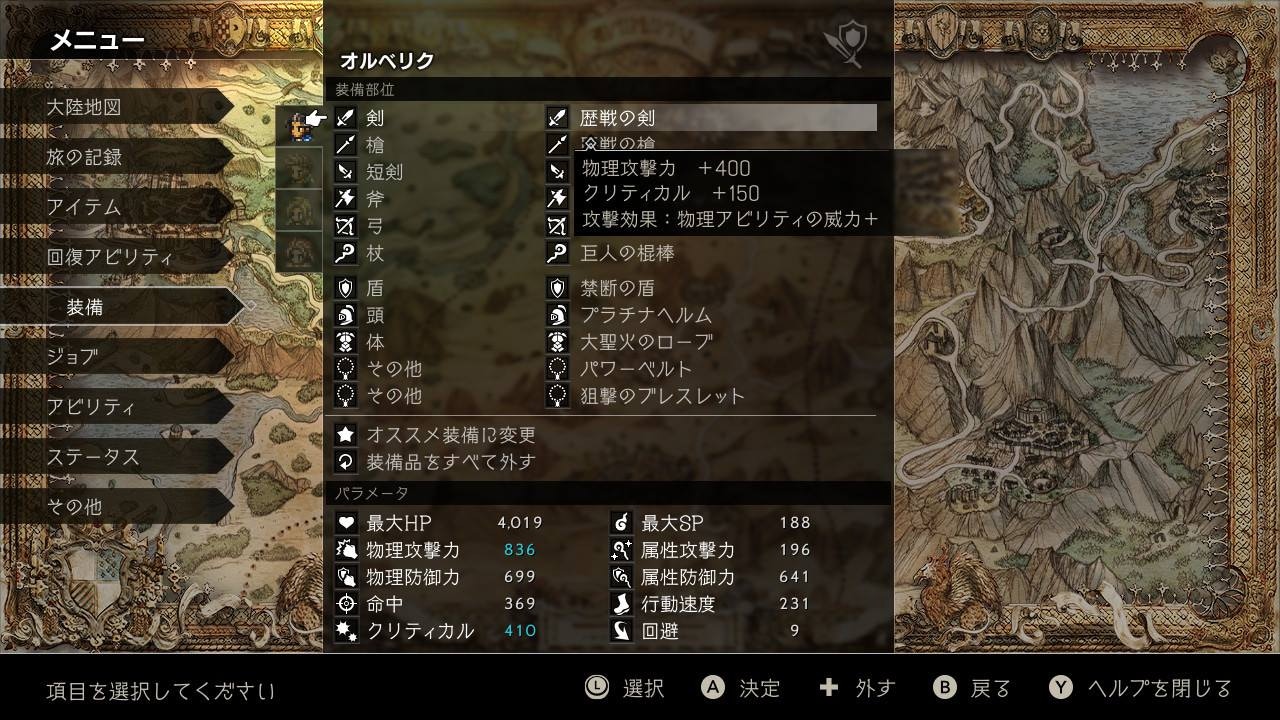Select the 歴戦の剣 equipped sword
The image size is (1280, 720).
click(617, 118)
